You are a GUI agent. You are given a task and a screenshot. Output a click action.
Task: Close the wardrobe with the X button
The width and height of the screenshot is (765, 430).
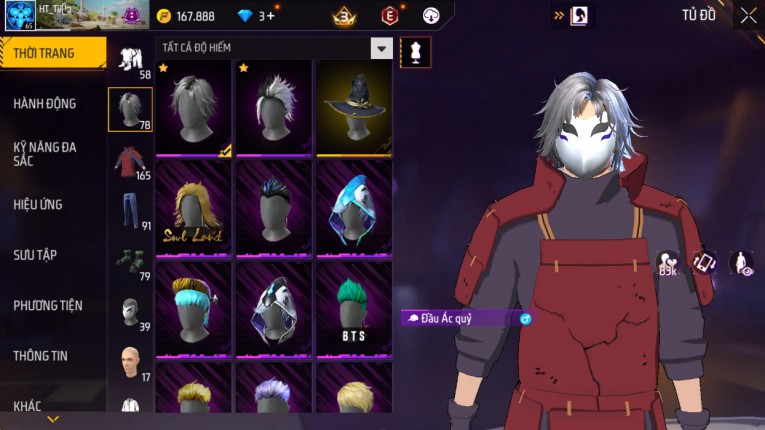pyautogui.click(x=748, y=15)
